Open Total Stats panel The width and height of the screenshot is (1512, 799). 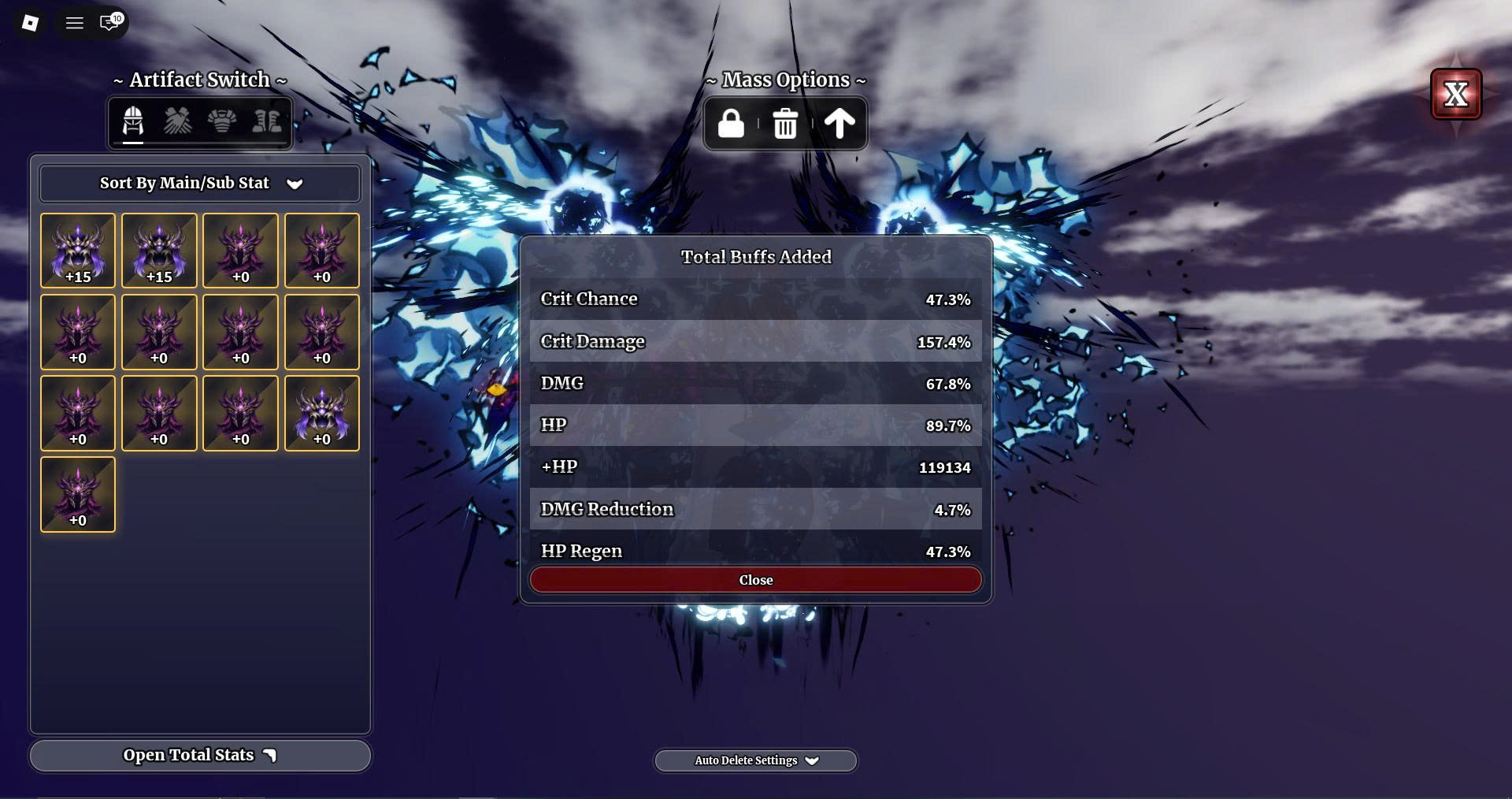[200, 755]
